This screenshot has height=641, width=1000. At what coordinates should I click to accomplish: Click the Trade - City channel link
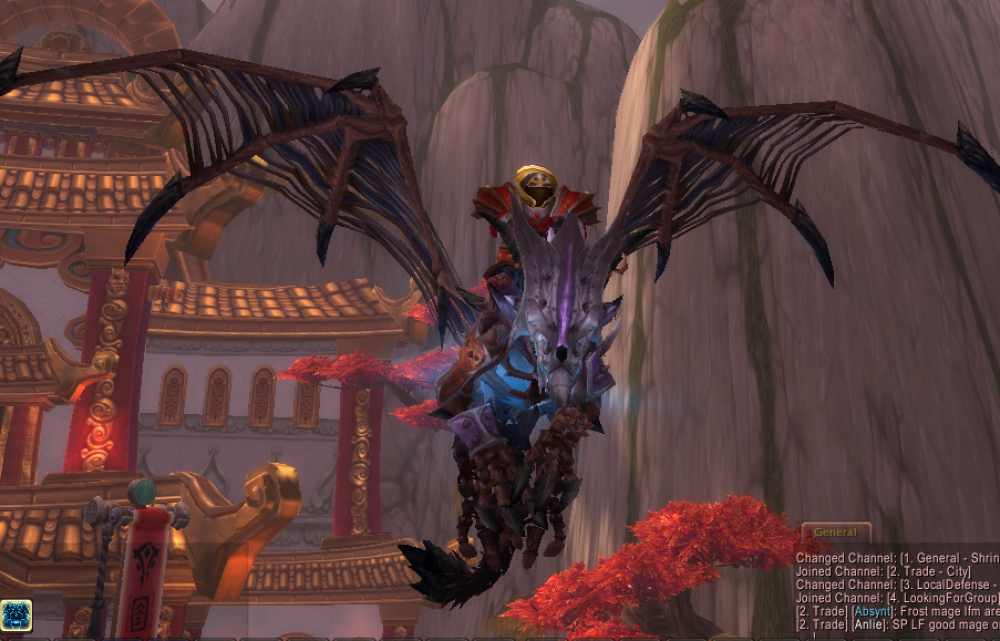point(925,571)
